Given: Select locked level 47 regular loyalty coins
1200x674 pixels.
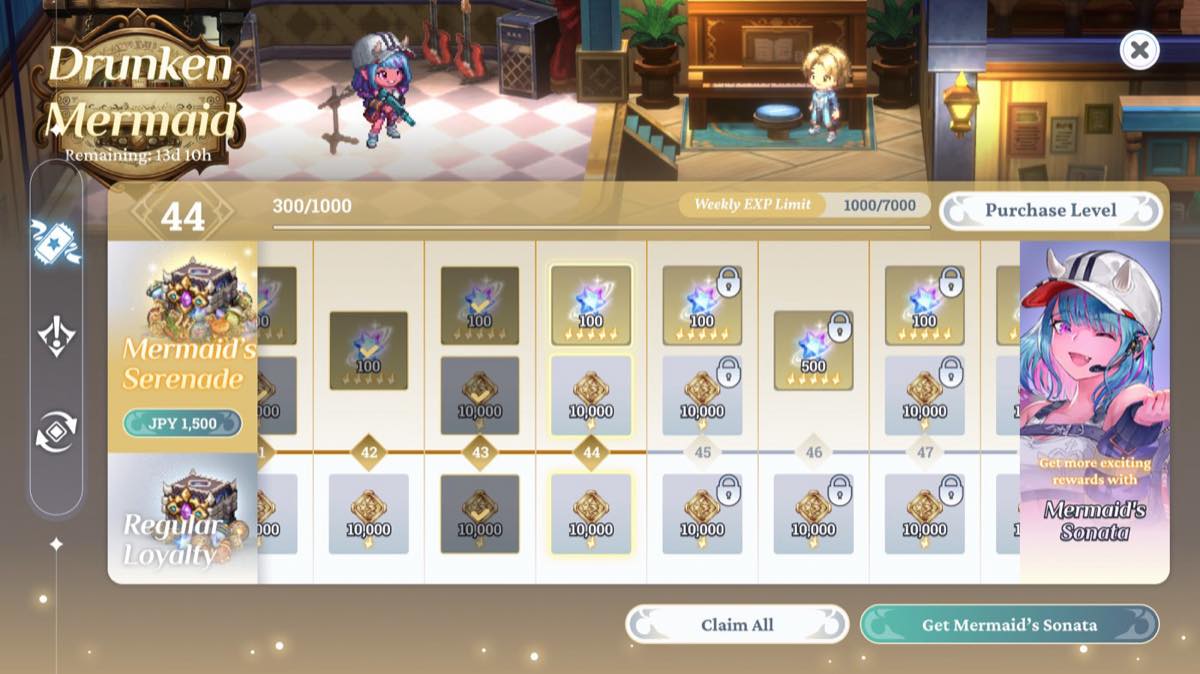Looking at the screenshot, I should click(924, 514).
